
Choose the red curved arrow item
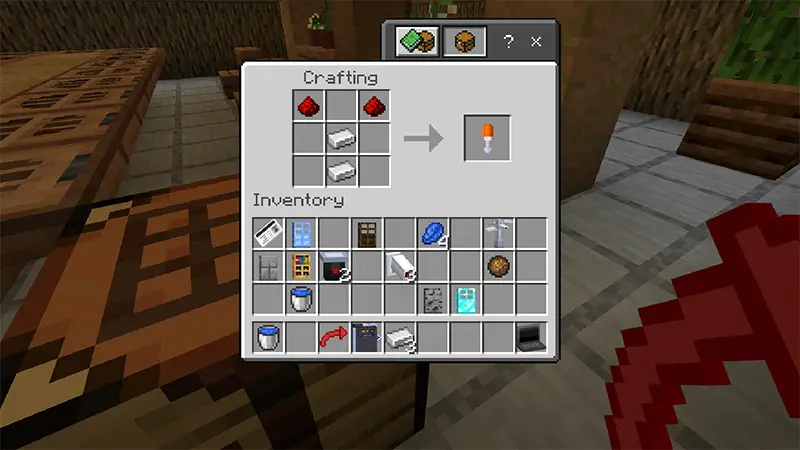point(334,338)
